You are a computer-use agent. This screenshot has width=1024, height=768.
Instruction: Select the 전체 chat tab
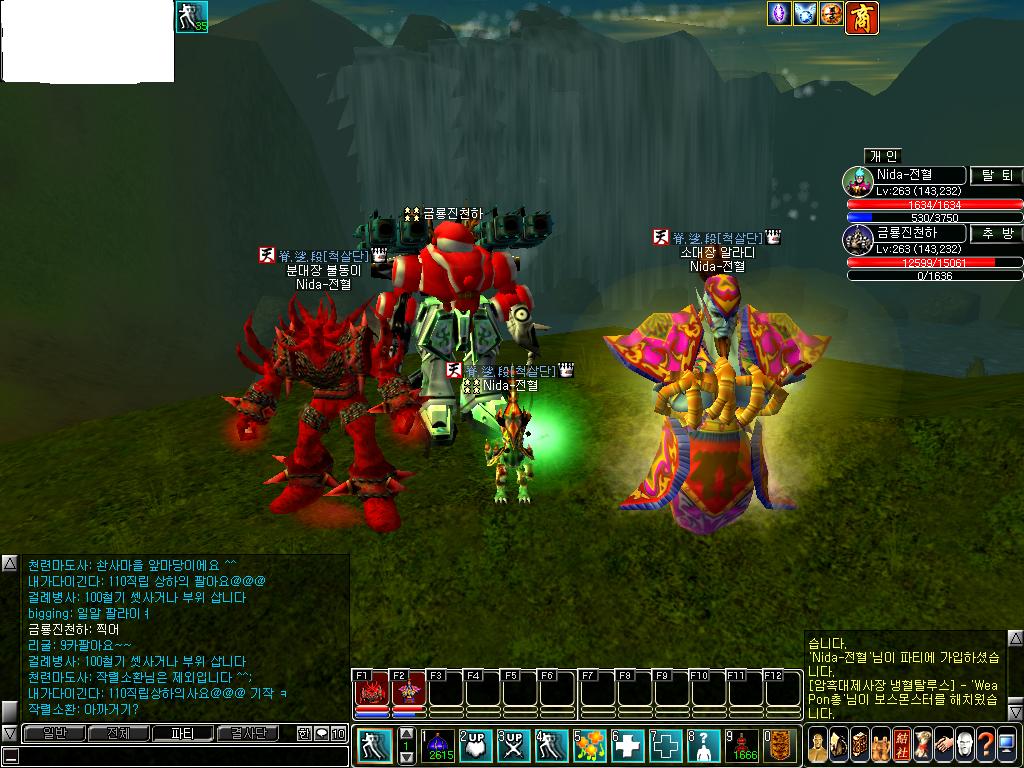118,733
